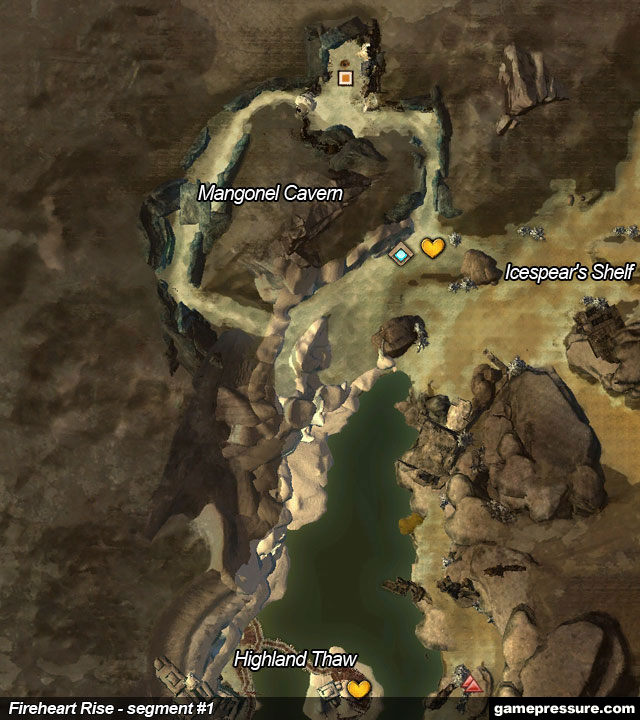
Task: Select the orange point of interest marker
Action: point(346,77)
